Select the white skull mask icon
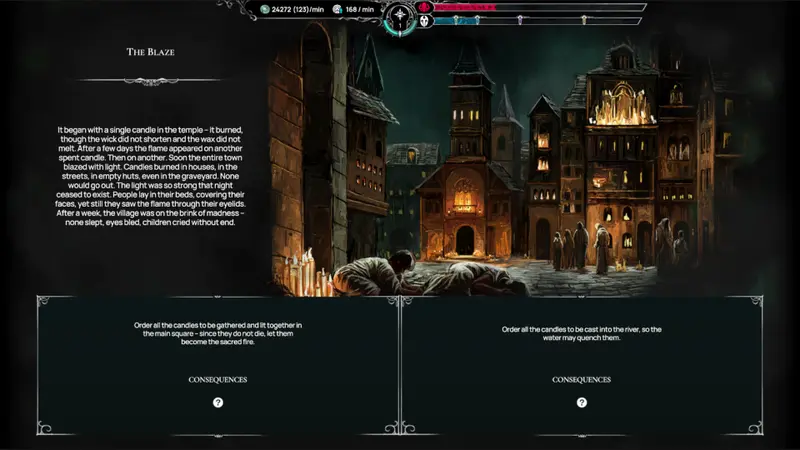Viewport: 800px width, 450px height. (425, 20)
